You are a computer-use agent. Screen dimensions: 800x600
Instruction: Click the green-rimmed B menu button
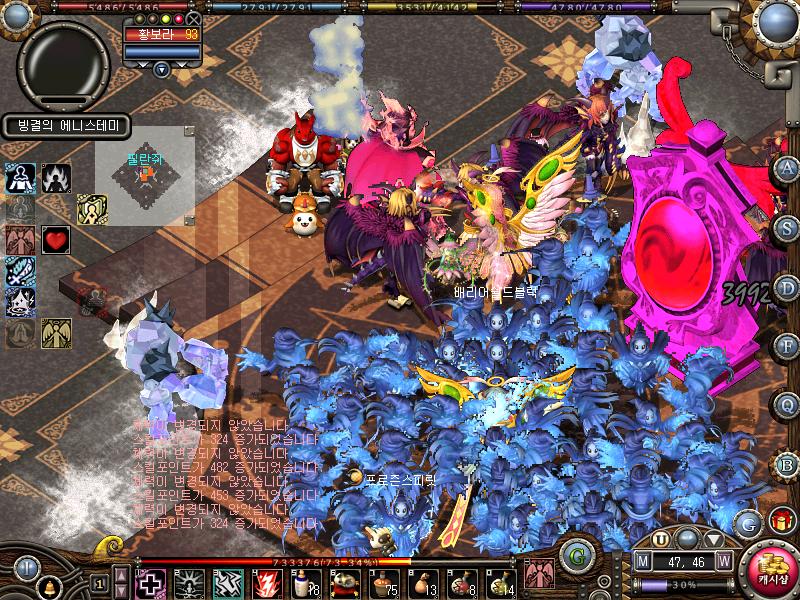787,463
